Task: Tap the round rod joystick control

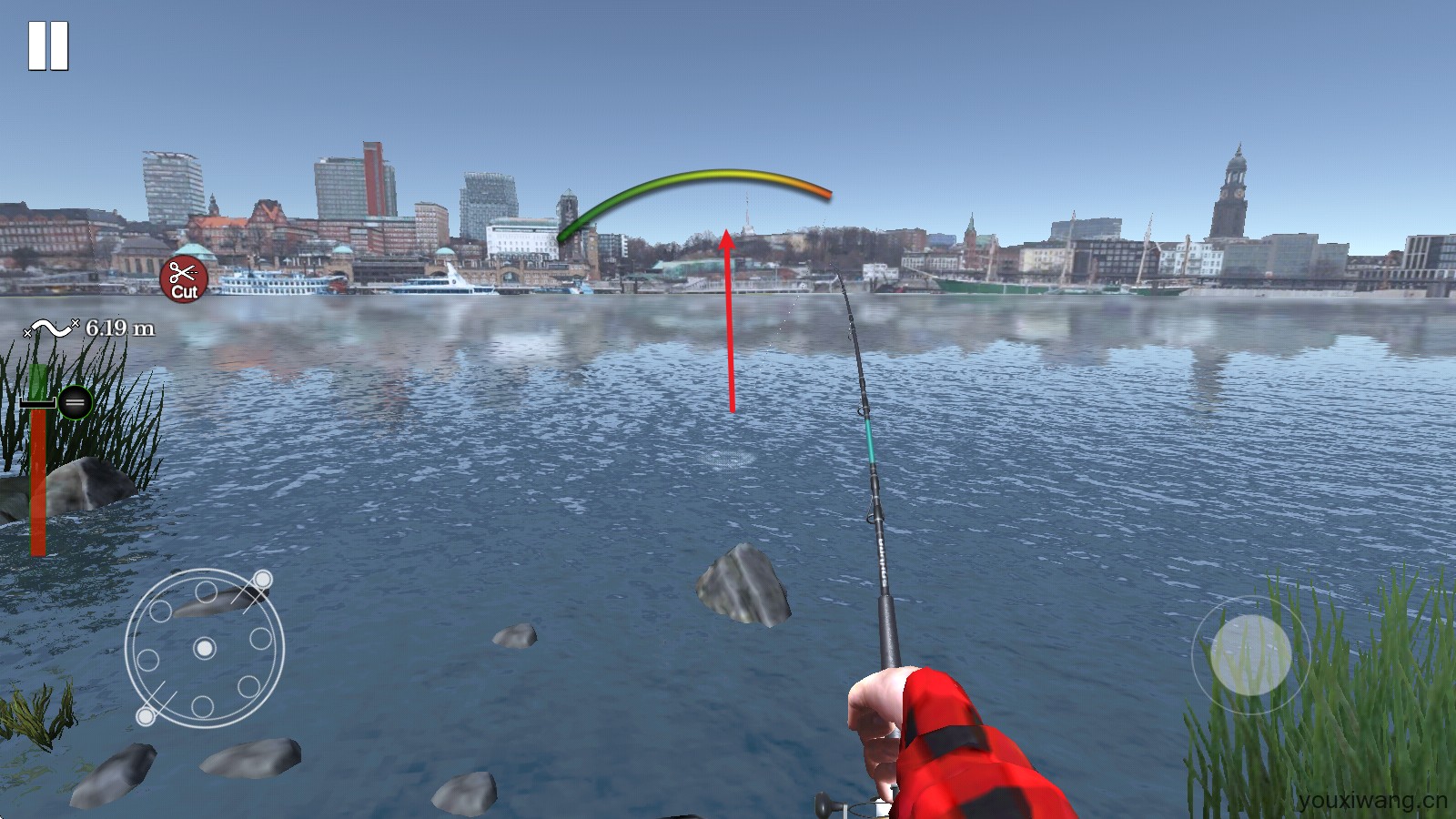Action: tap(1250, 654)
